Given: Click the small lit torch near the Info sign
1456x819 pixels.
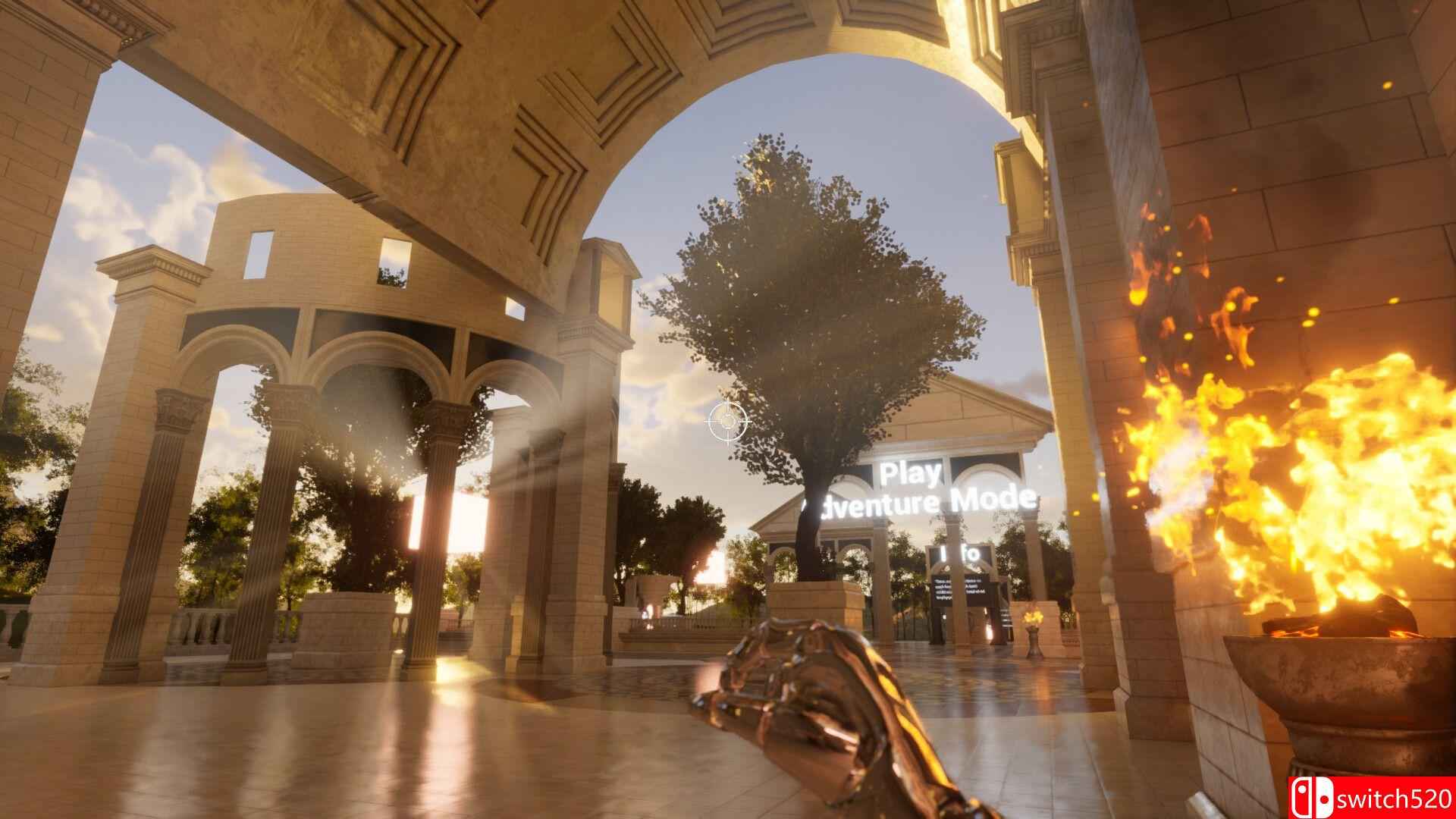Looking at the screenshot, I should point(1032,618).
